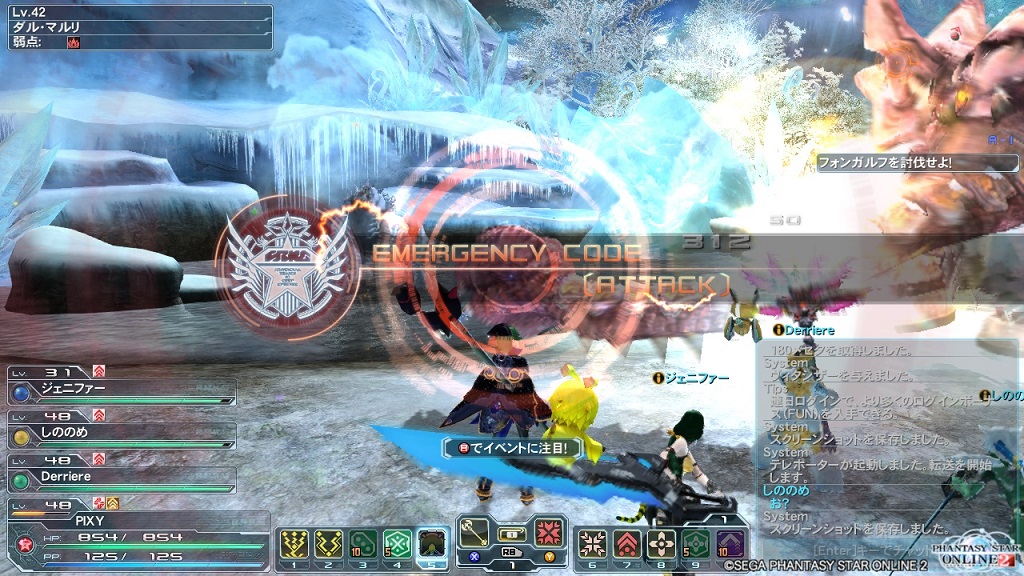The width and height of the screenshot is (1024, 576).
Task: Use the green item in slot 3
Action: [364, 545]
